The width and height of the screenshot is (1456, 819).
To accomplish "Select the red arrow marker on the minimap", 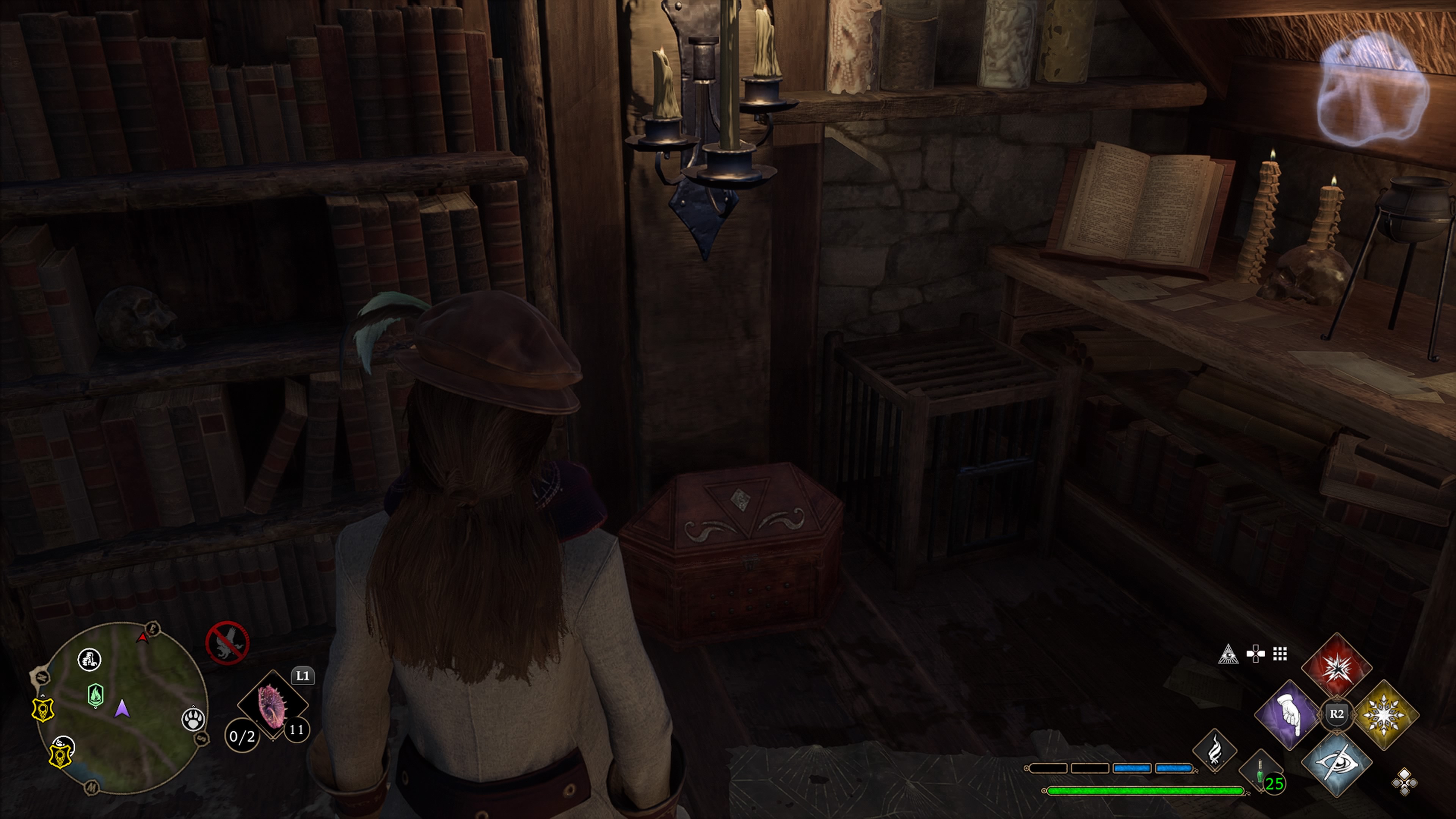I will (143, 637).
